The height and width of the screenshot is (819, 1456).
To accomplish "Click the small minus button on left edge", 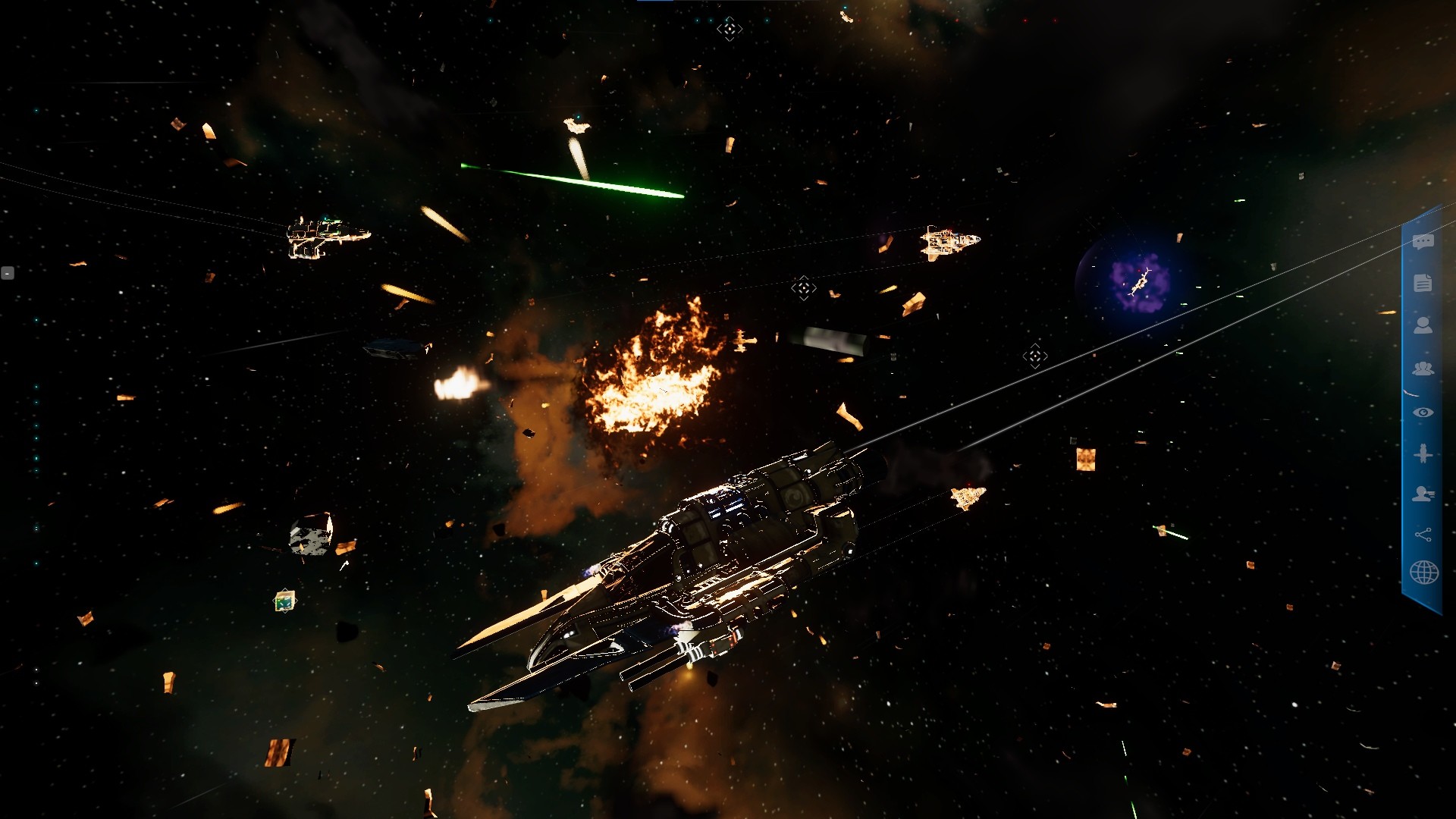I will pos(8,273).
